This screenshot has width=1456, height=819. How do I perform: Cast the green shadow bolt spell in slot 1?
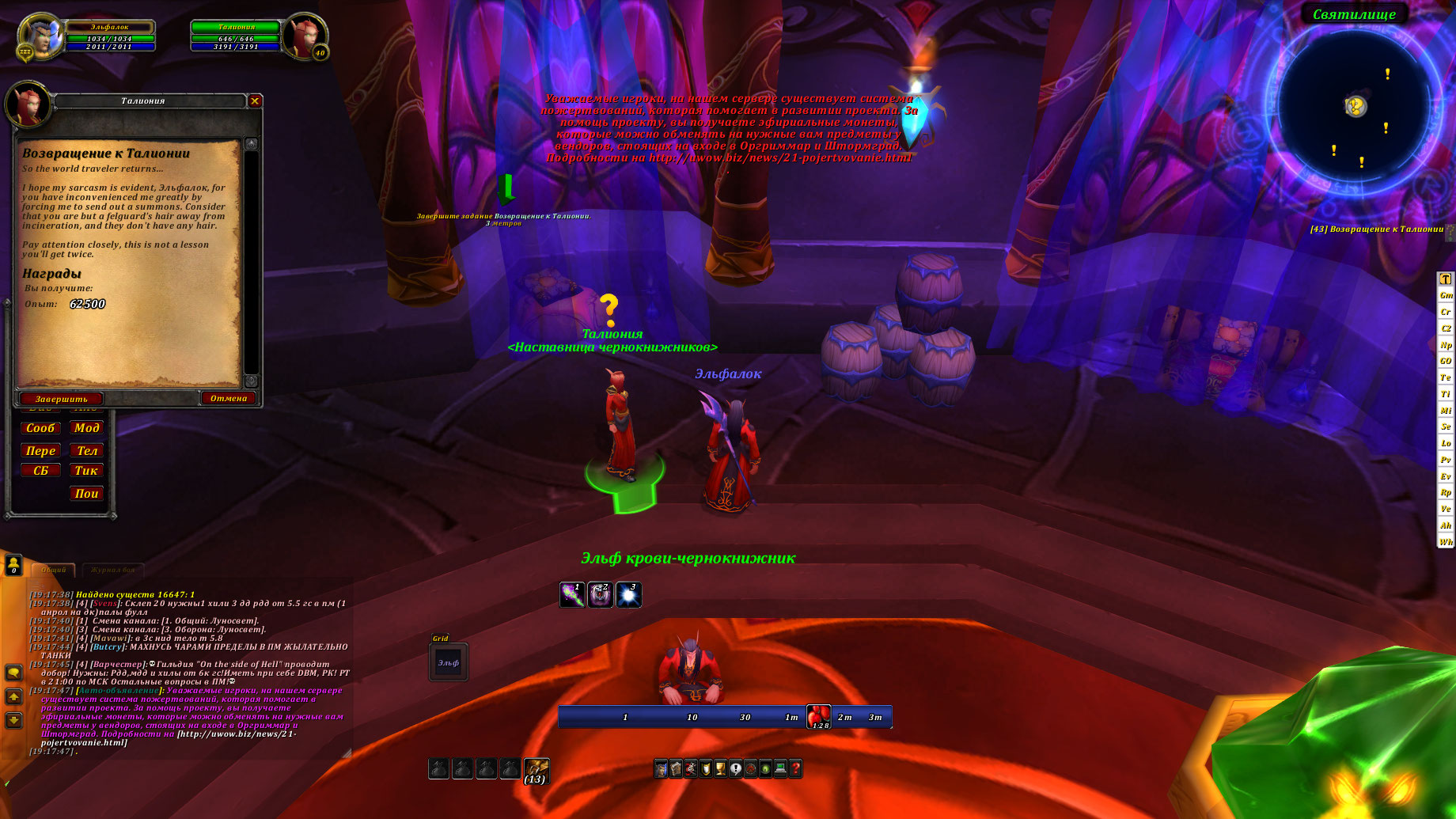(x=572, y=595)
